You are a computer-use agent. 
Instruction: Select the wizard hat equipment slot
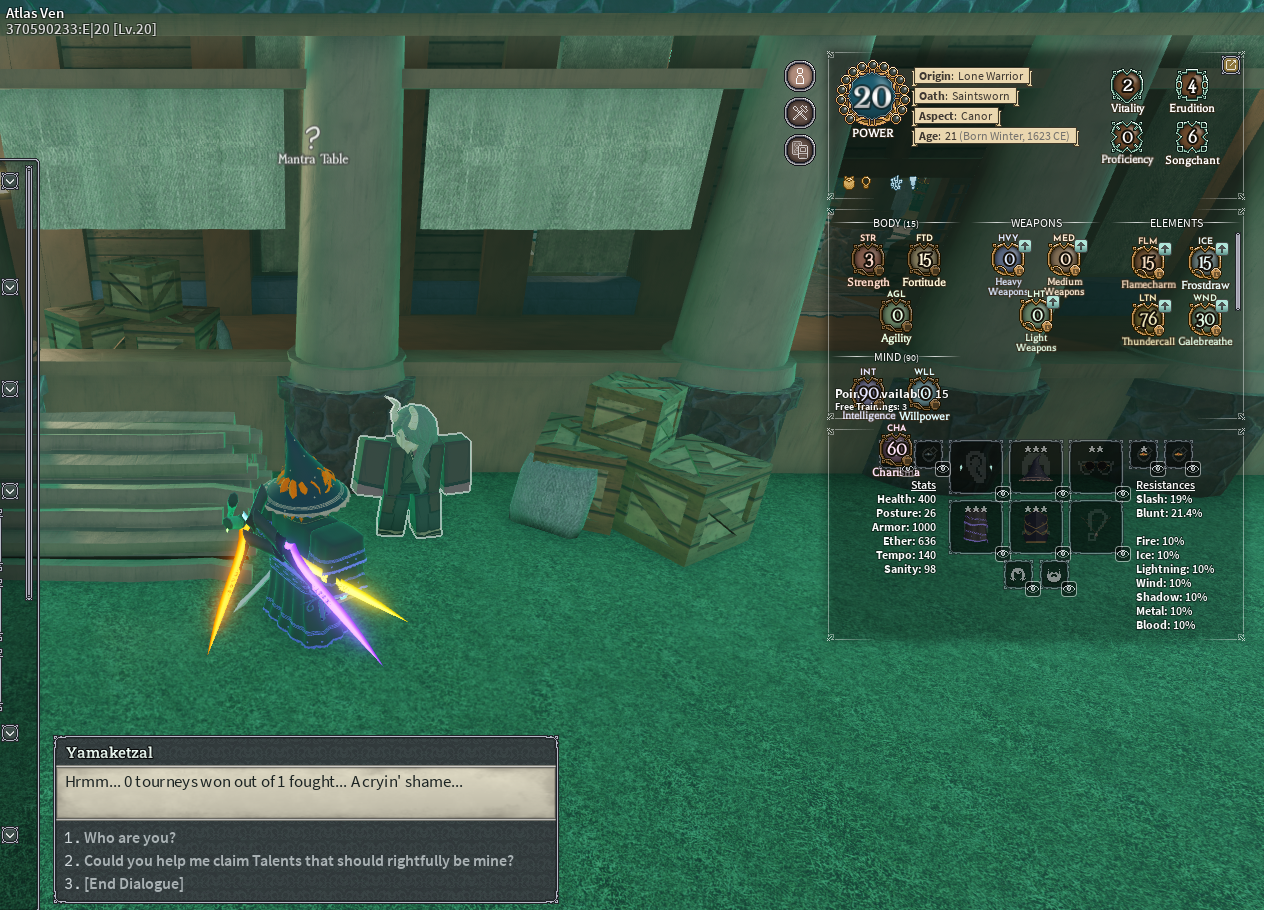1035,466
